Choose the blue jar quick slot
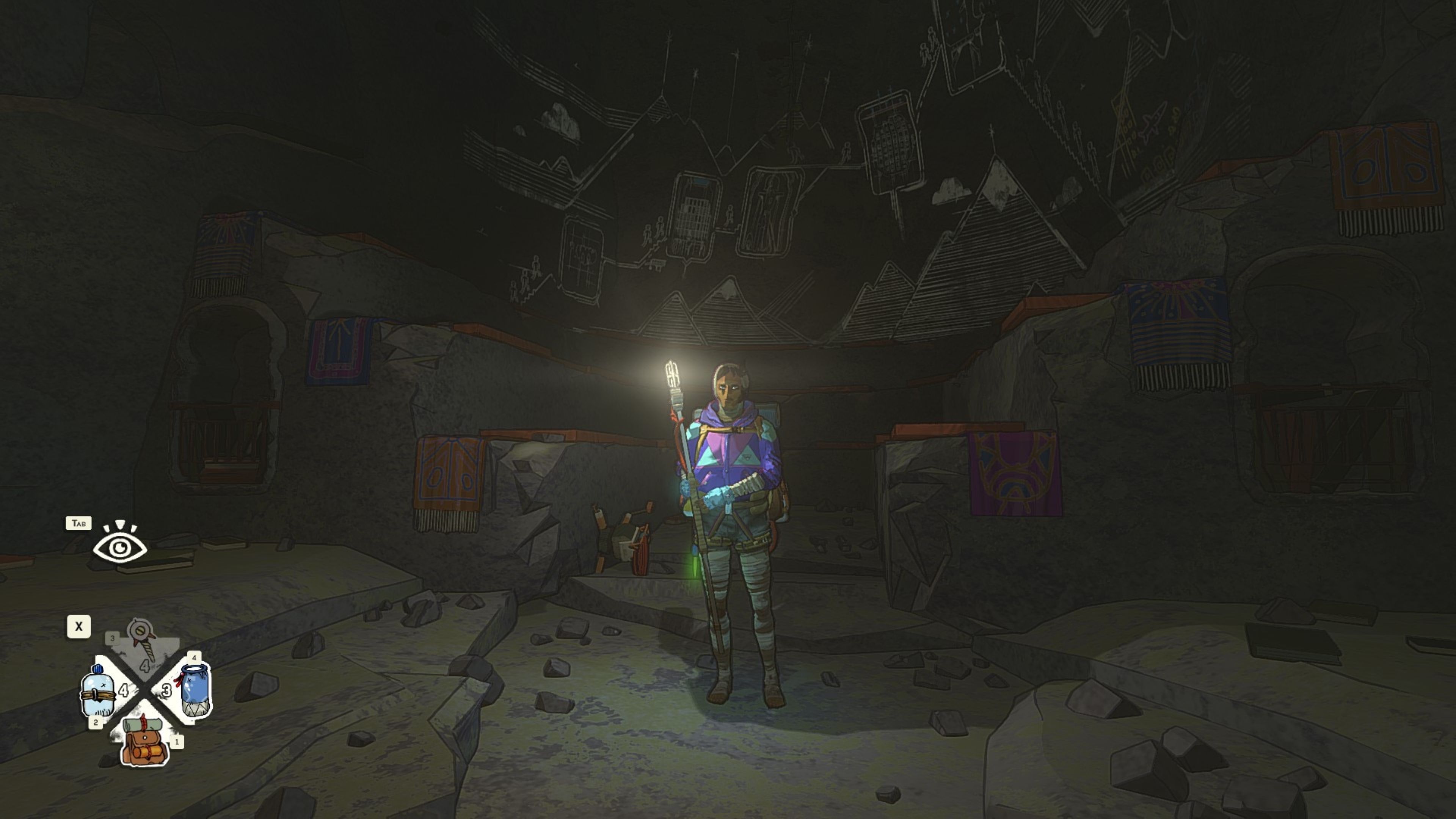The image size is (1456, 819). click(195, 690)
